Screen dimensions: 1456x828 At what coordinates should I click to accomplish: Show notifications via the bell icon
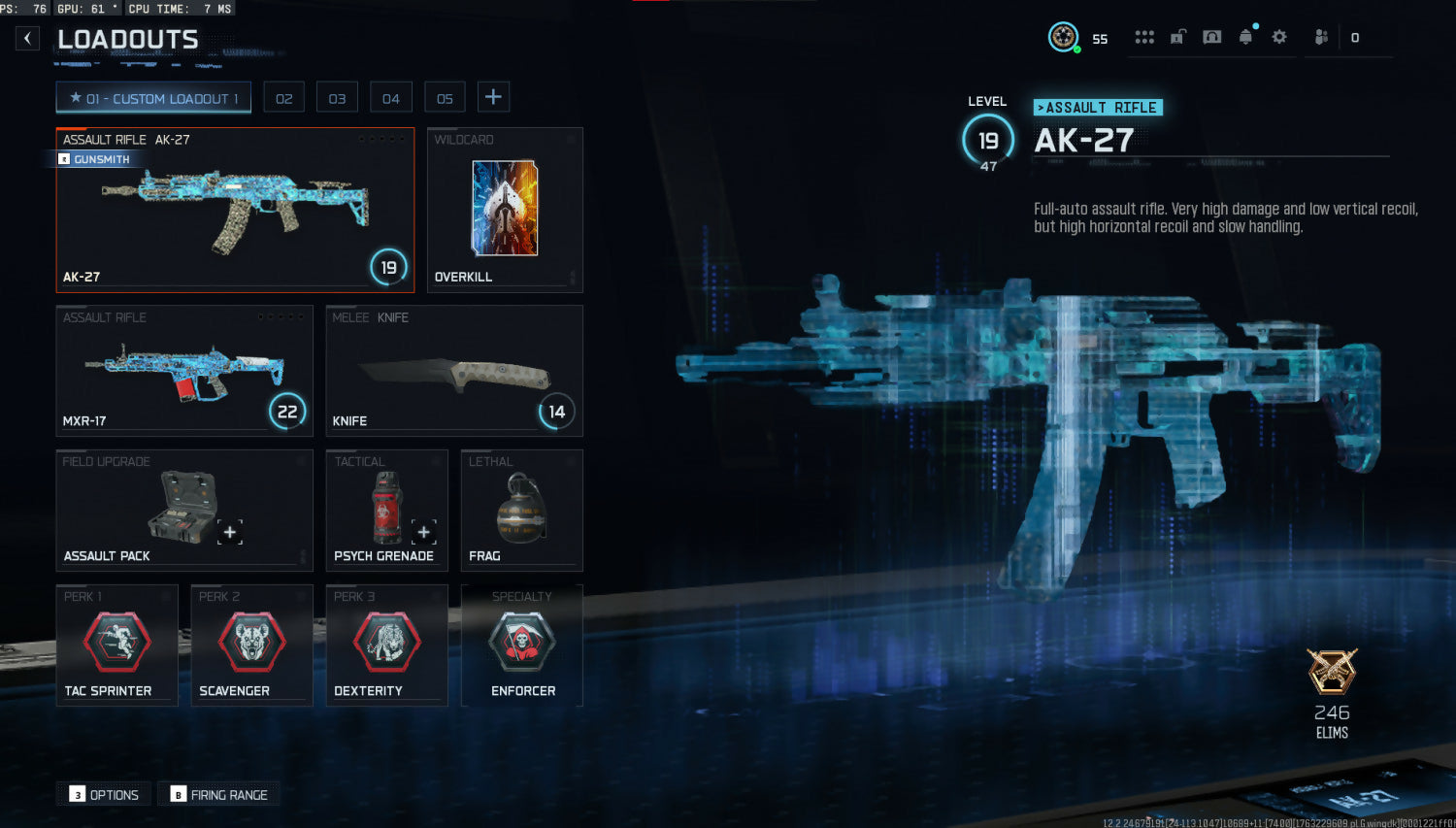coord(1245,37)
